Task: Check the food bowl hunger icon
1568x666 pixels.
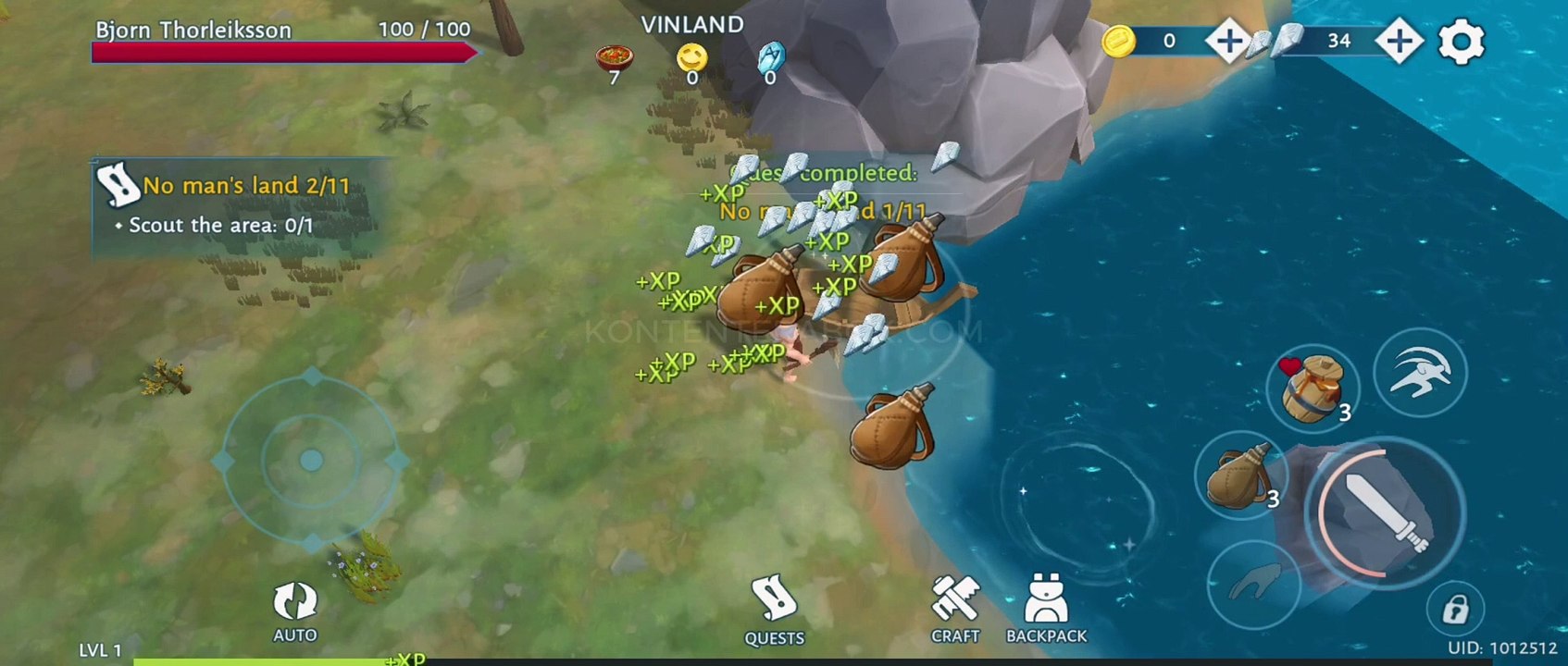Action: pos(614,60)
